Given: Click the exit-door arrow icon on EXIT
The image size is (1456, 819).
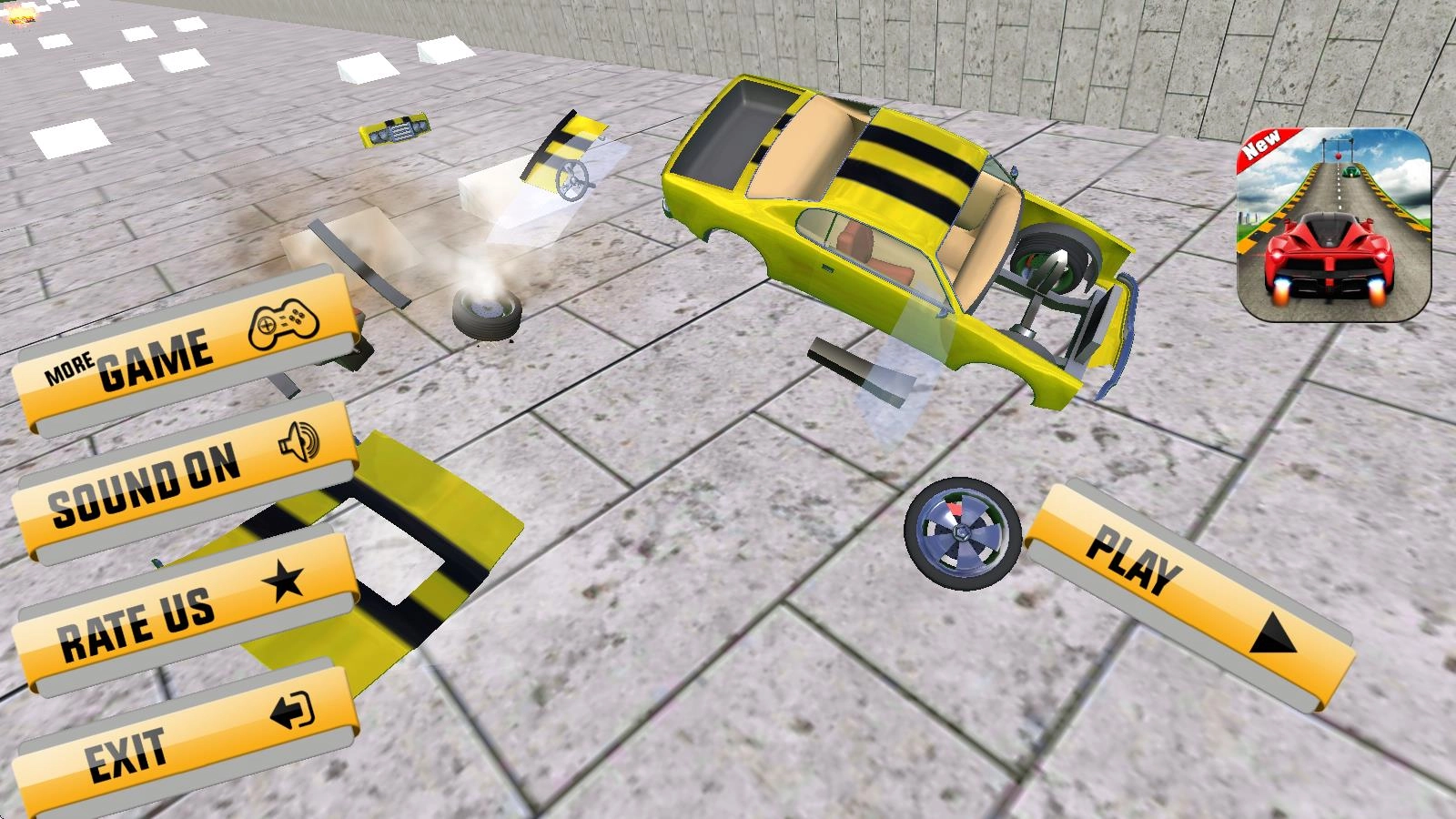Looking at the screenshot, I should point(292,711).
